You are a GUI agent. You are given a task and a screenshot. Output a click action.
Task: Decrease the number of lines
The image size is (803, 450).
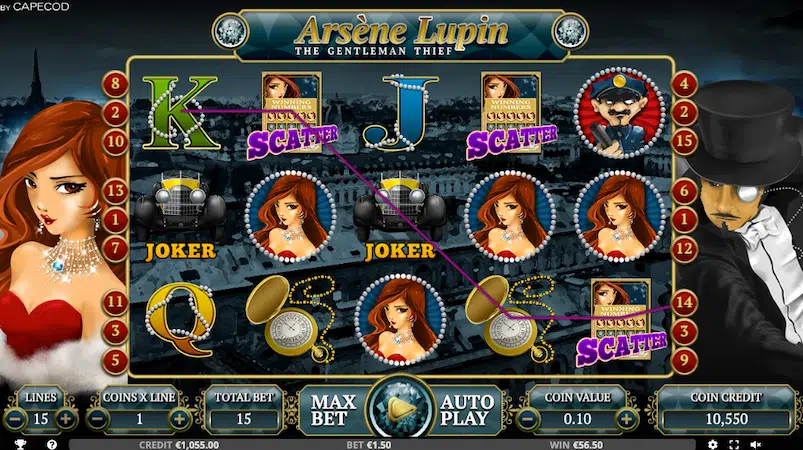click(x=16, y=419)
